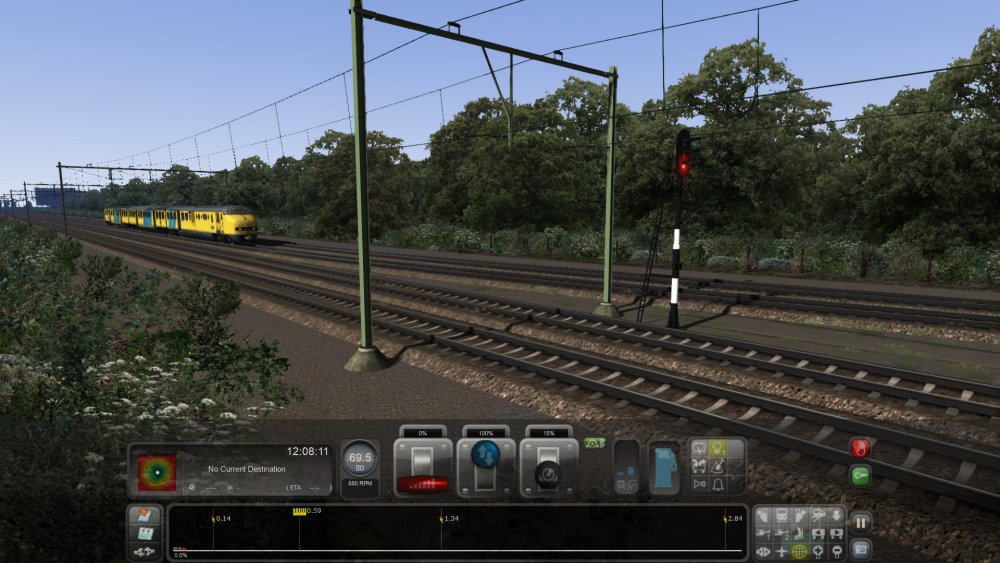Open the task list clipboard icon
Viewport: 1000px width, 563px height.
[x=144, y=533]
